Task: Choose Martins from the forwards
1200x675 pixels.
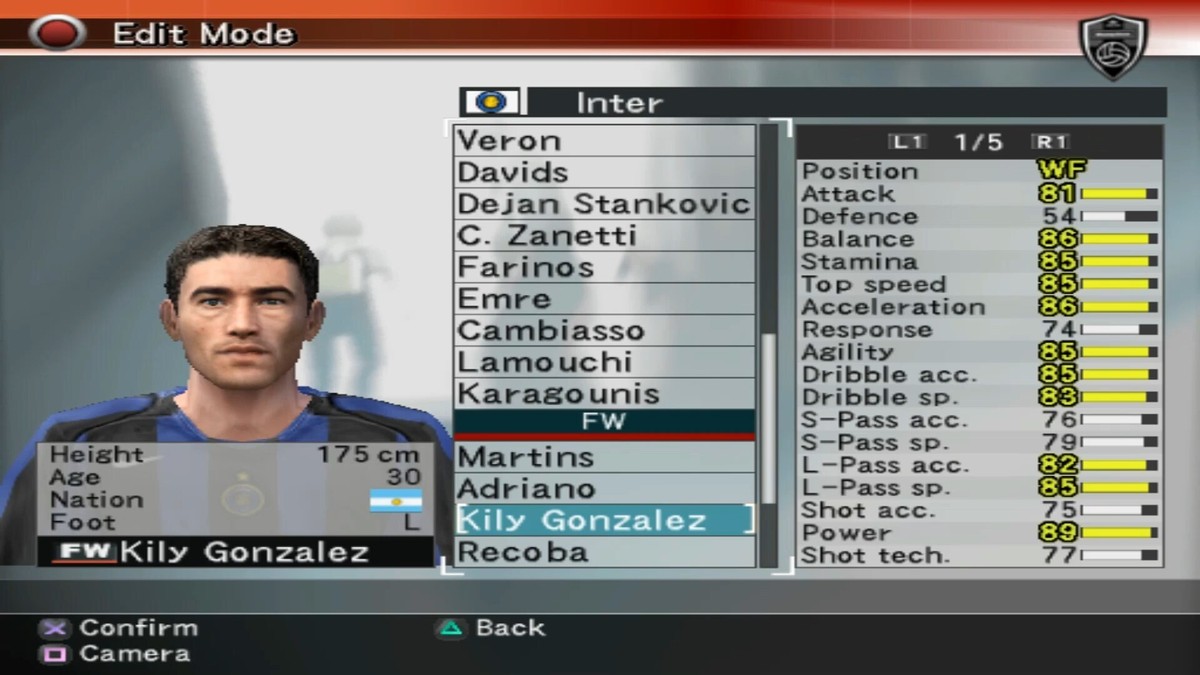Action: click(x=604, y=457)
